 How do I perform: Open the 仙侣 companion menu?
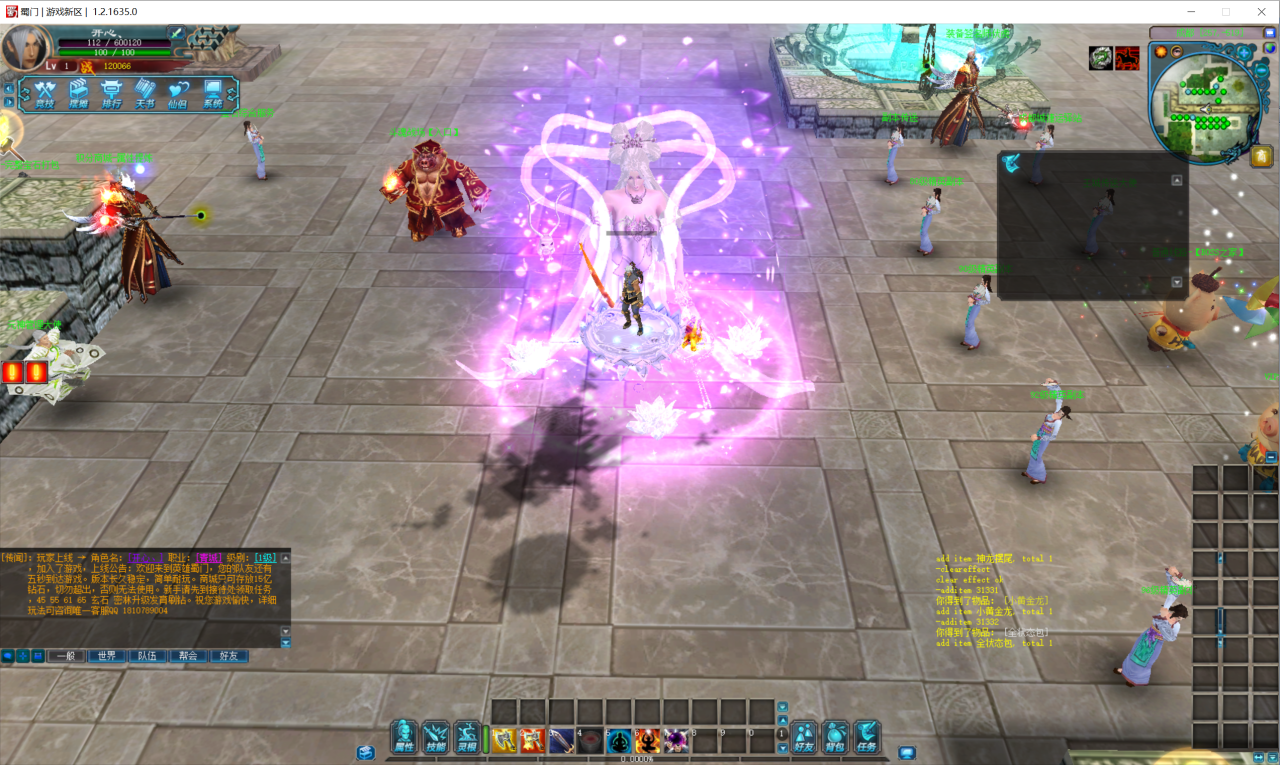(178, 94)
